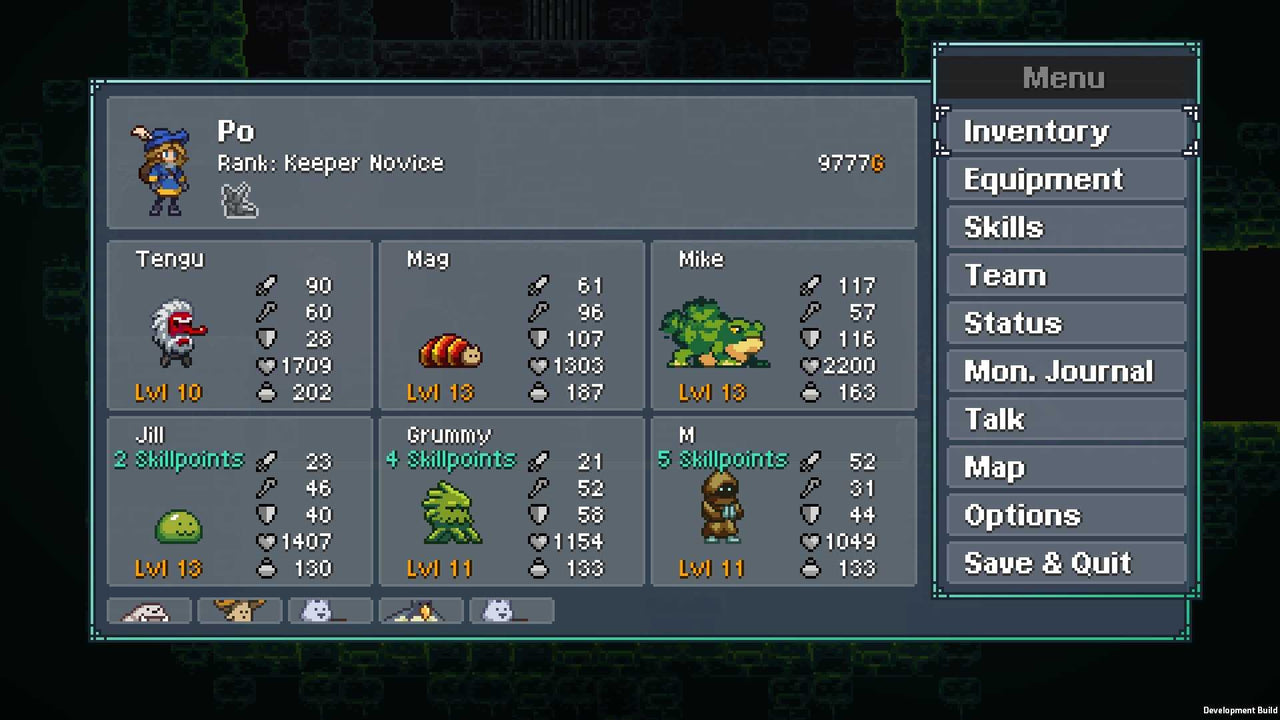Screen dimensions: 1280x720
Task: Click Grummy's 4 Skillpoints label
Action: 449,459
